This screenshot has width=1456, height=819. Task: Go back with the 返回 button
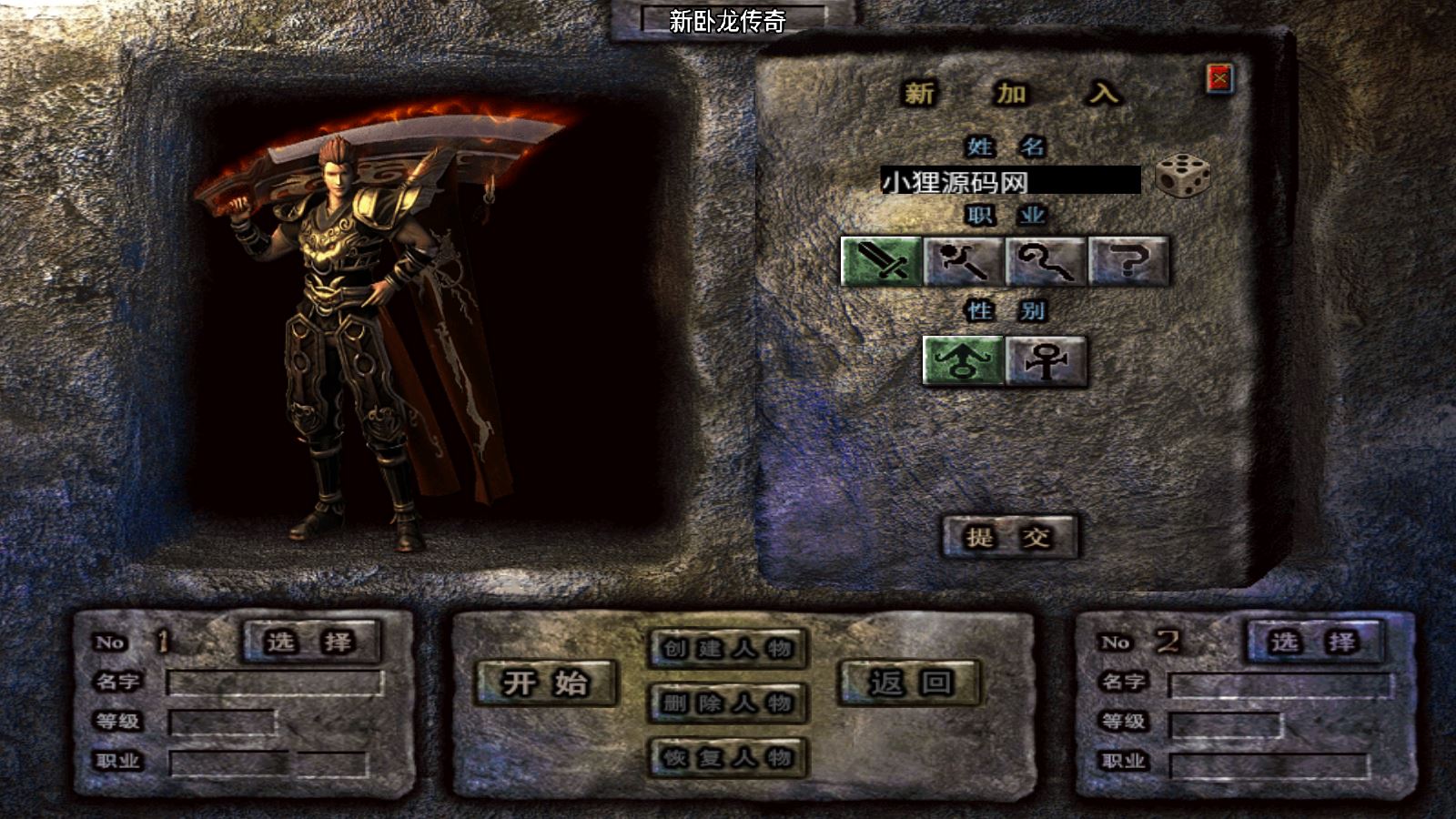coord(909,682)
